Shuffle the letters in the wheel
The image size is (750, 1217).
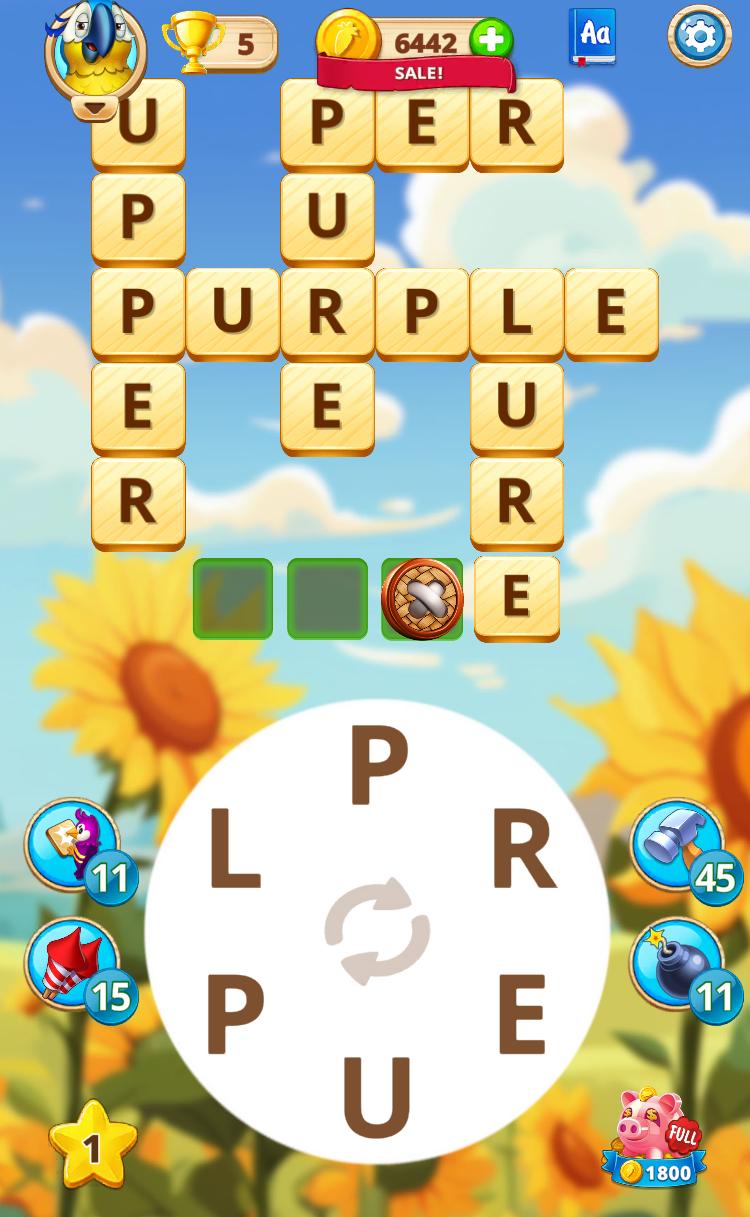point(377,931)
